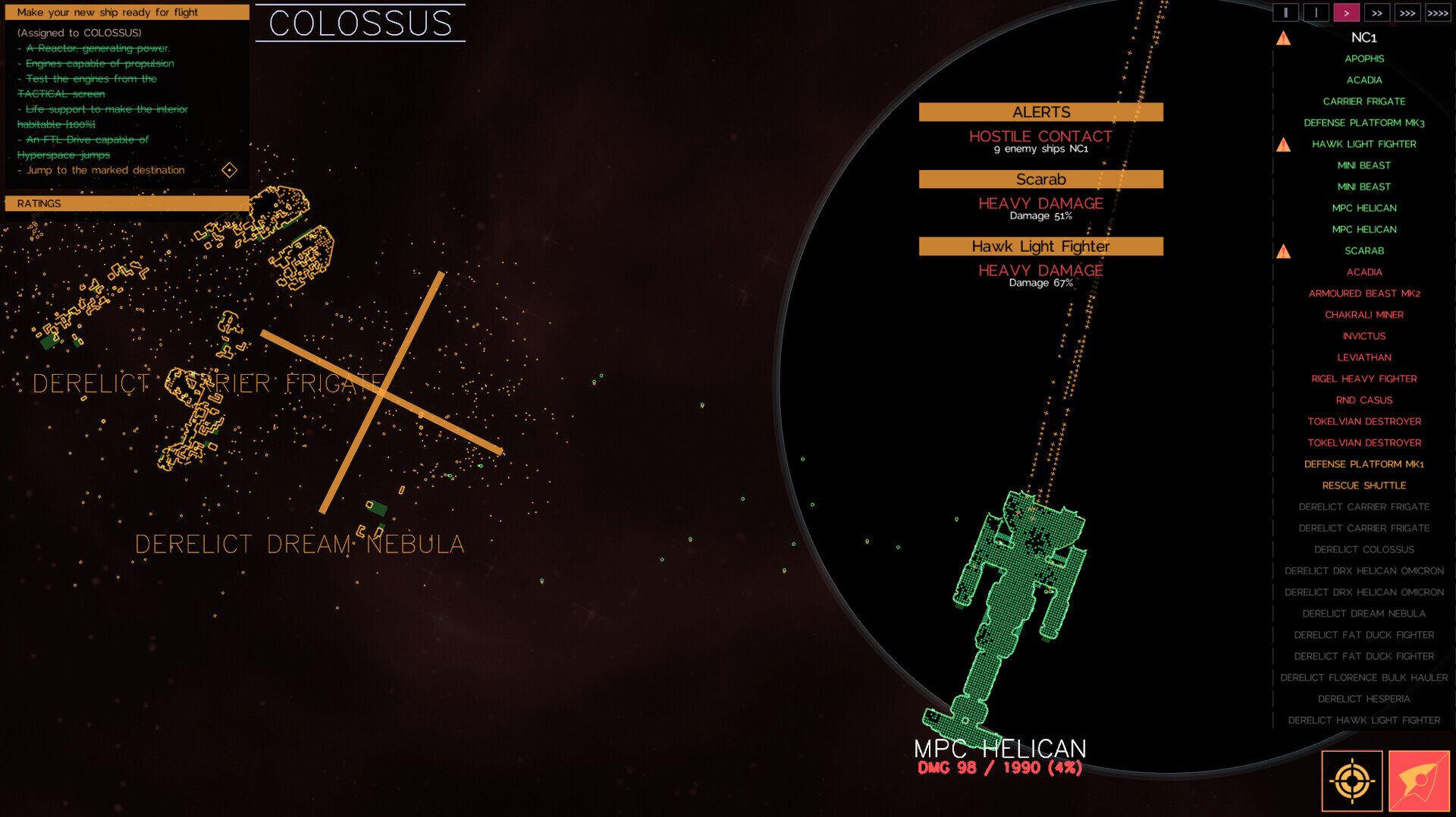Screen dimensions: 1456x817
Task: Select APOPHIS in the ship list
Action: point(1363,59)
